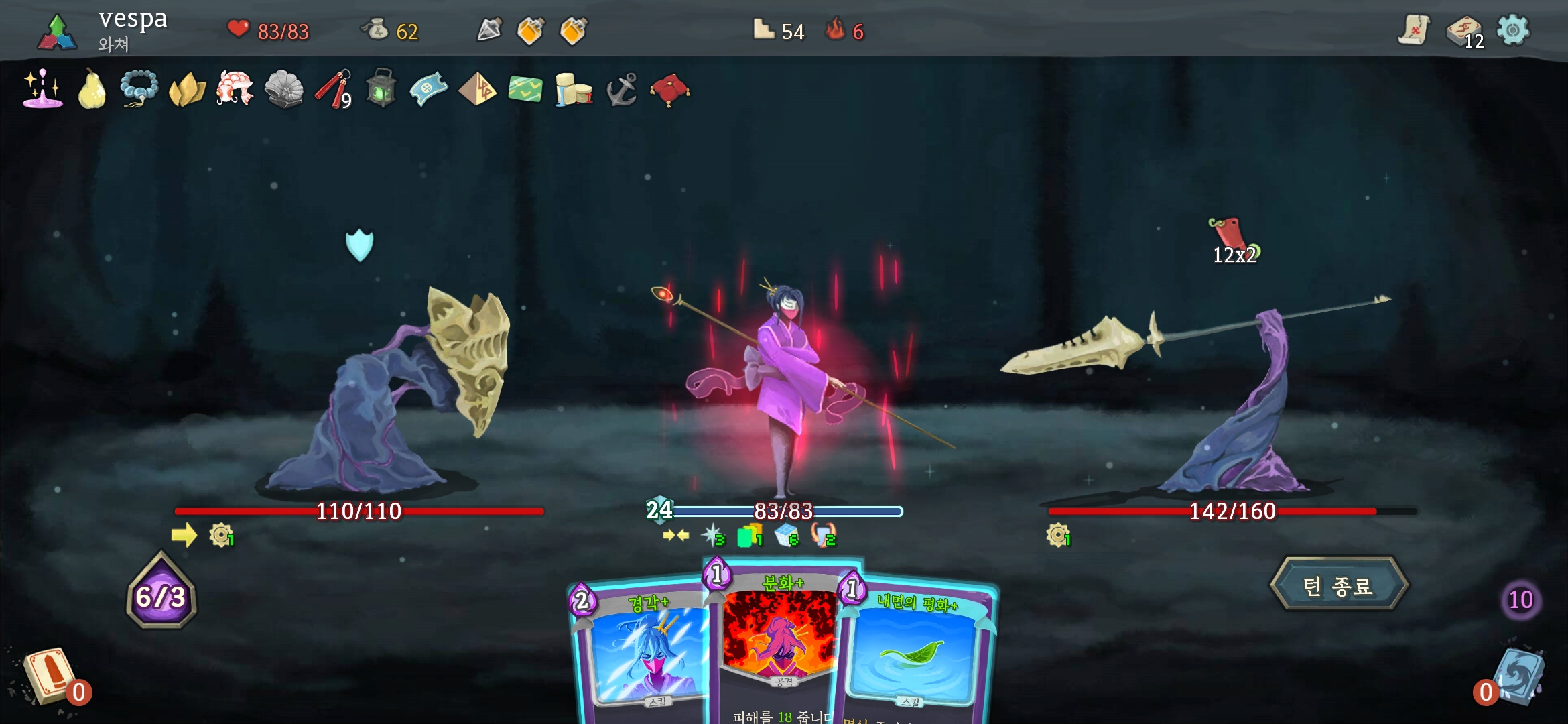Use the third orange potion
The image size is (1568, 724).
tap(574, 31)
